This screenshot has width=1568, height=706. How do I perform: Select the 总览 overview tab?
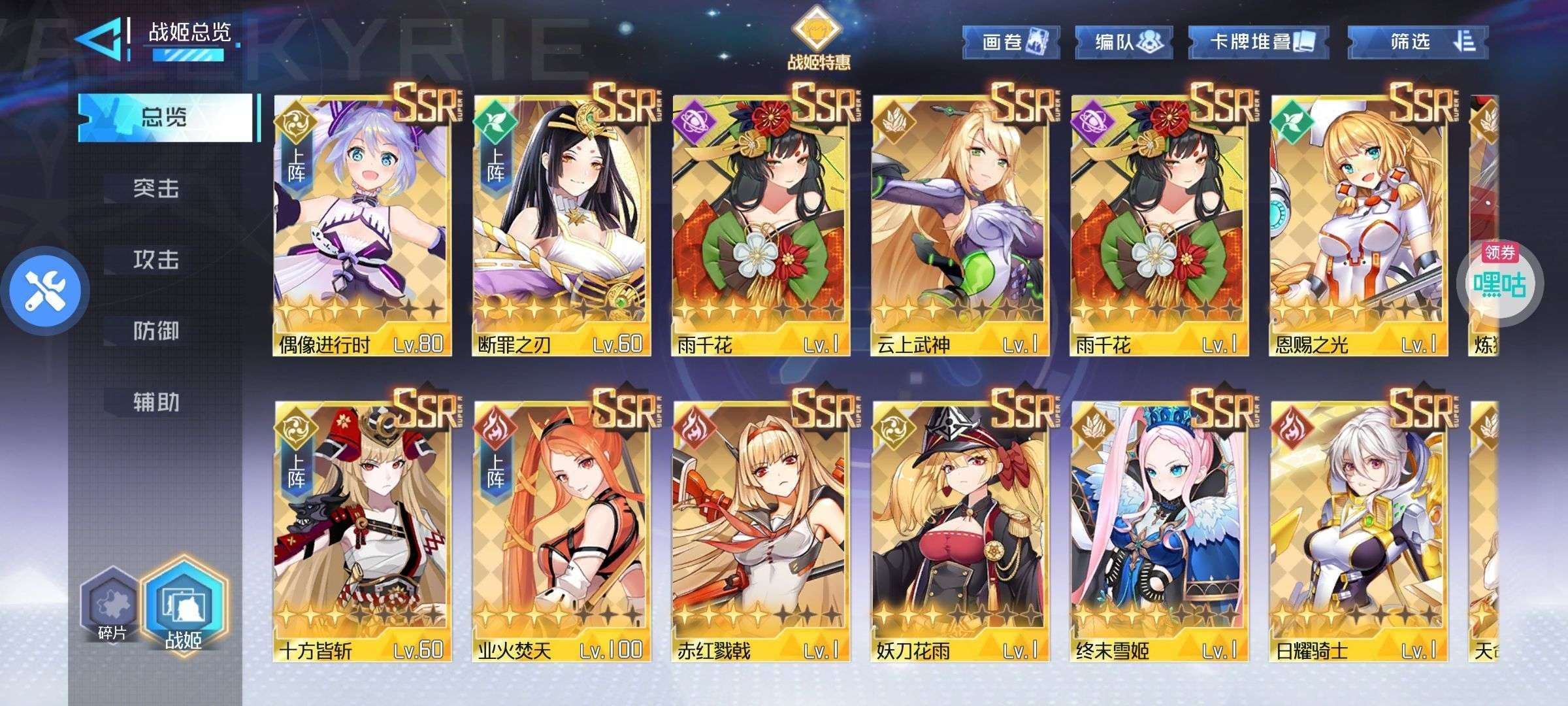(x=165, y=118)
